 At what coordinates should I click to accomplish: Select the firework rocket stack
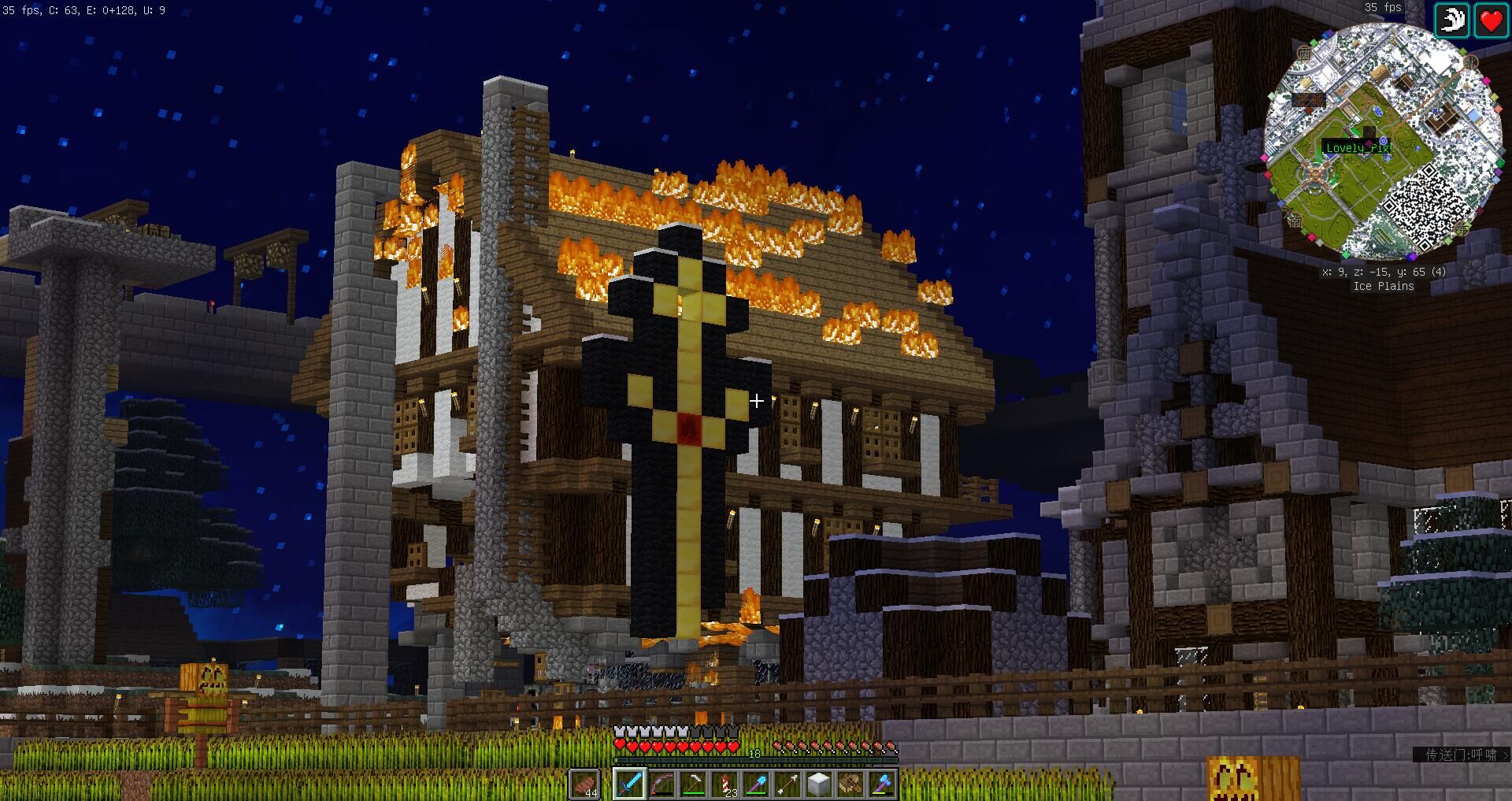(724, 784)
